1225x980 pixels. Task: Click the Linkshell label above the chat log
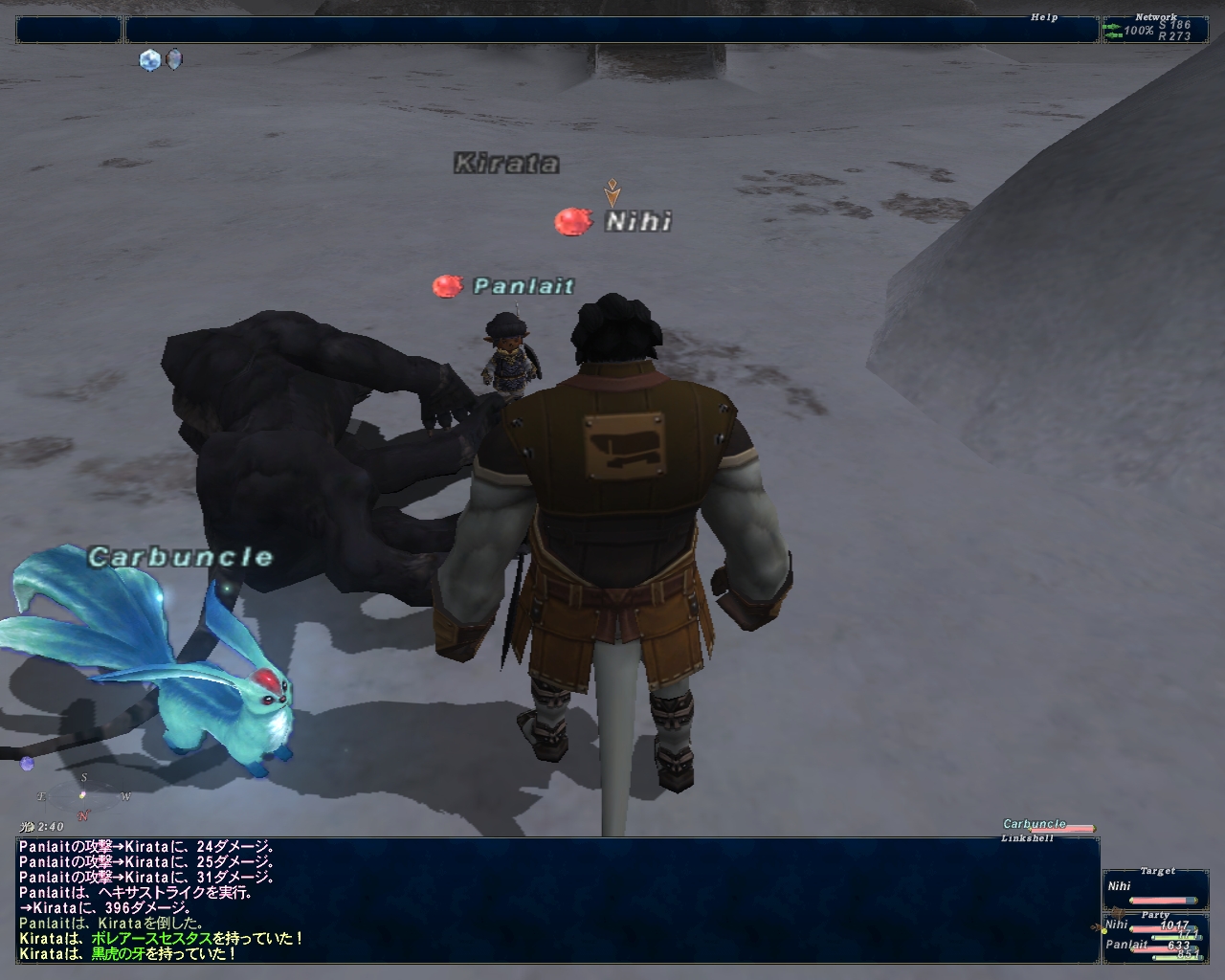[1027, 838]
